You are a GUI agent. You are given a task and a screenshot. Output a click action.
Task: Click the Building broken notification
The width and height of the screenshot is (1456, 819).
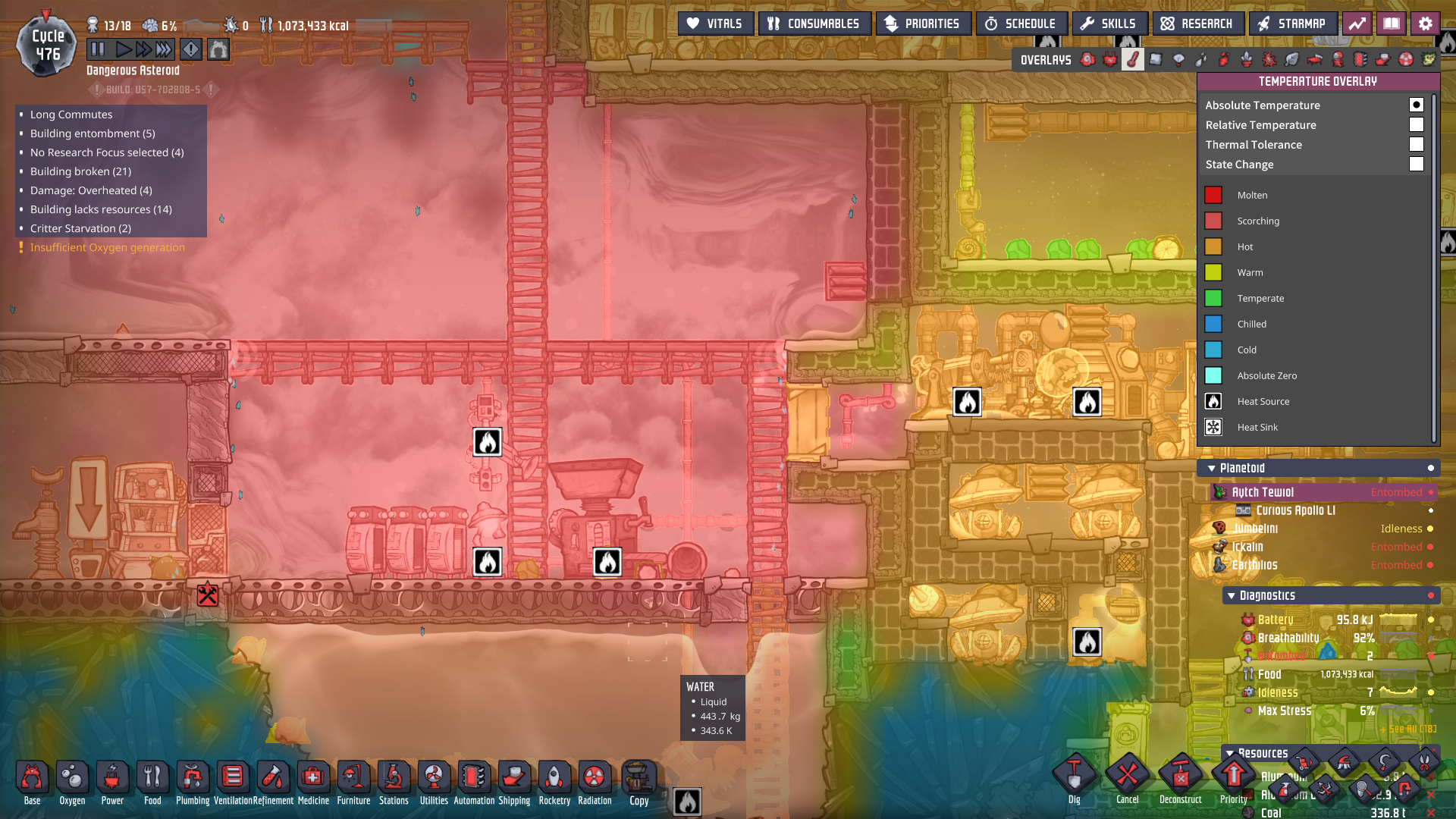(80, 171)
